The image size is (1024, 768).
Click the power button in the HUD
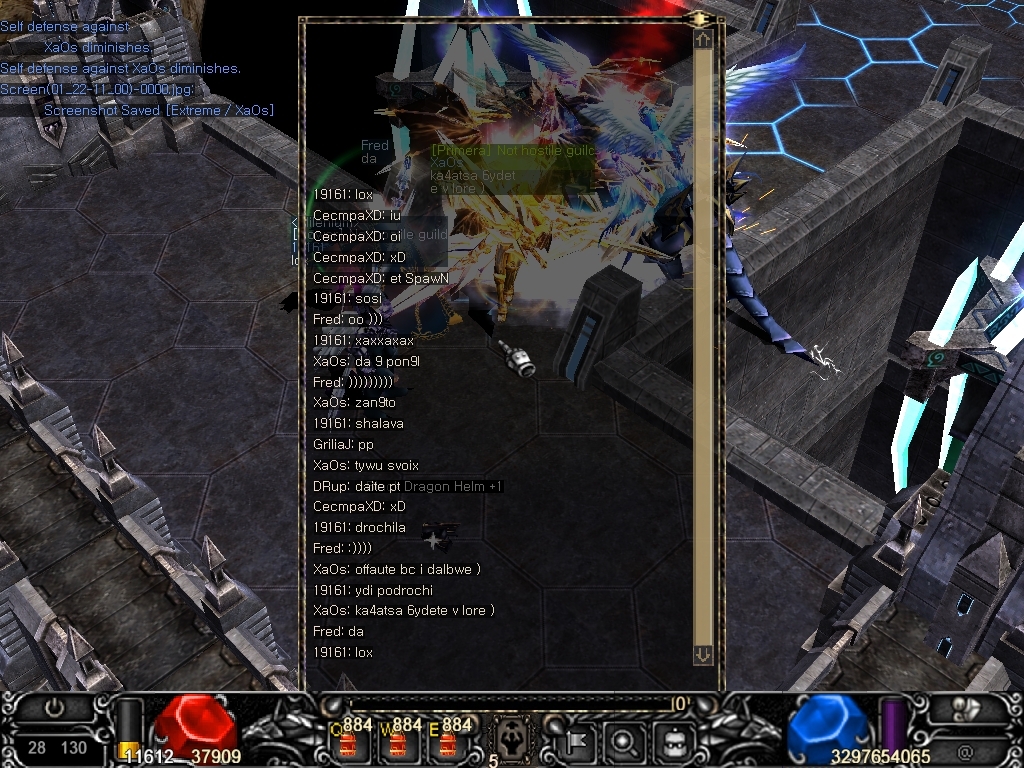[54, 706]
